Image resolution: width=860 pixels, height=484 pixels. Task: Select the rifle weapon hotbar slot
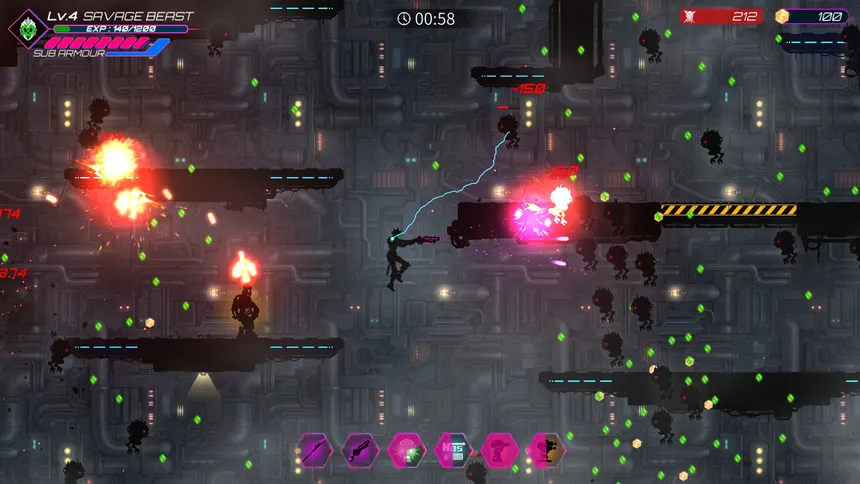[x=359, y=451]
